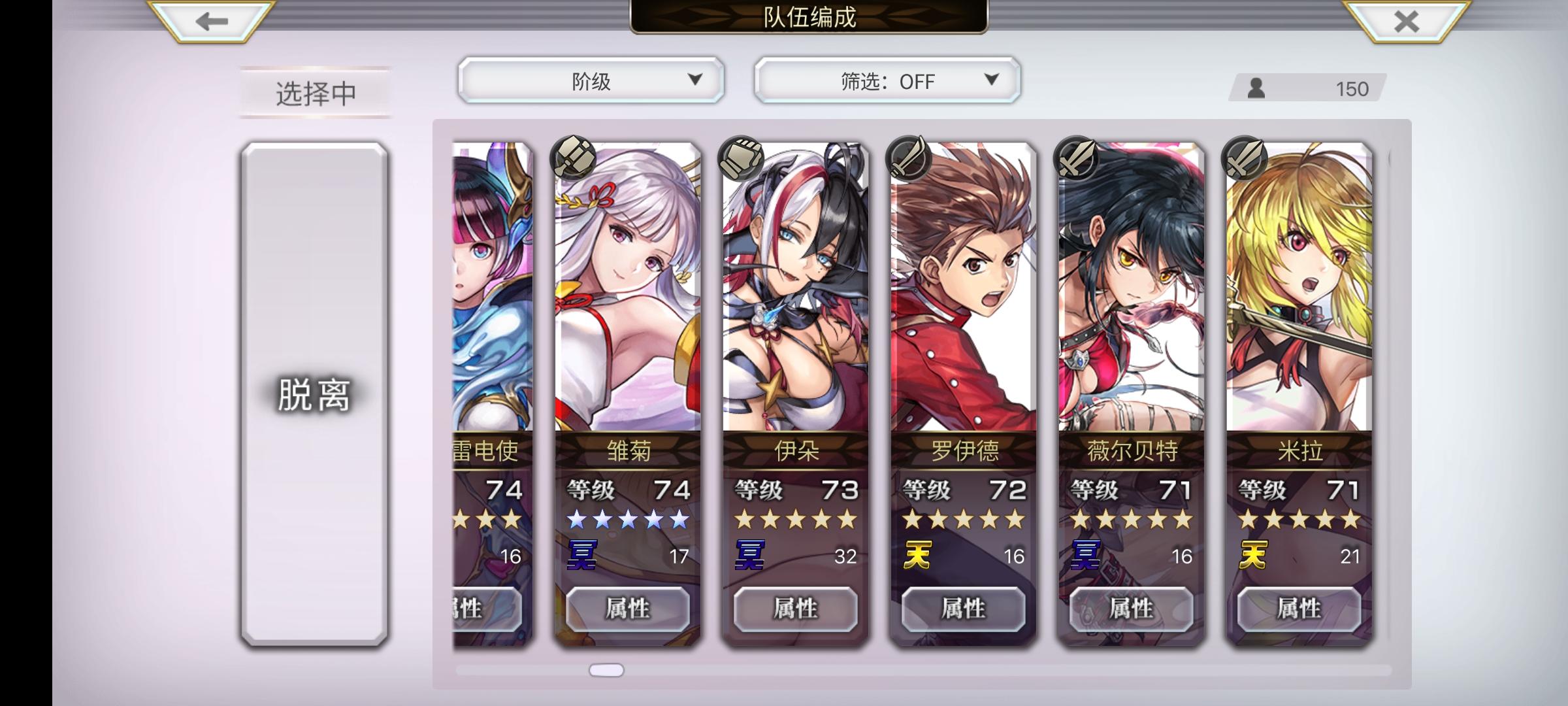The height and width of the screenshot is (706, 1568).
Task: Tap the 冥 element badge on 雏菊's card
Action: (x=583, y=553)
